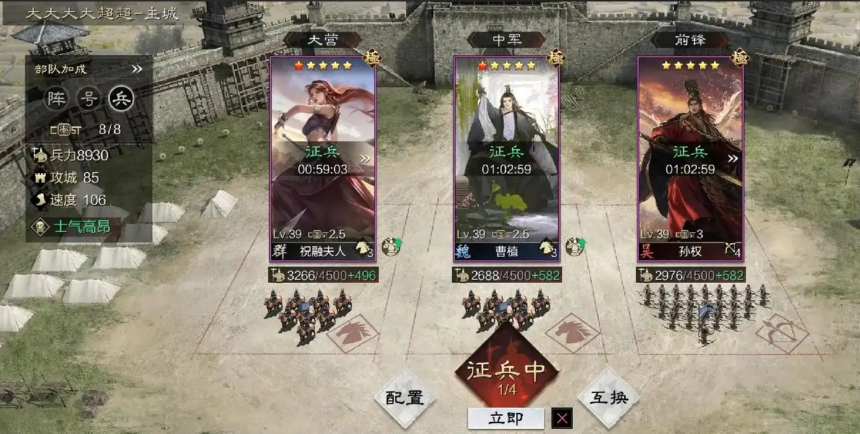Screen dimensions: 860x434
Task: Click 立即 to finish conscription instantly
Action: (x=506, y=418)
